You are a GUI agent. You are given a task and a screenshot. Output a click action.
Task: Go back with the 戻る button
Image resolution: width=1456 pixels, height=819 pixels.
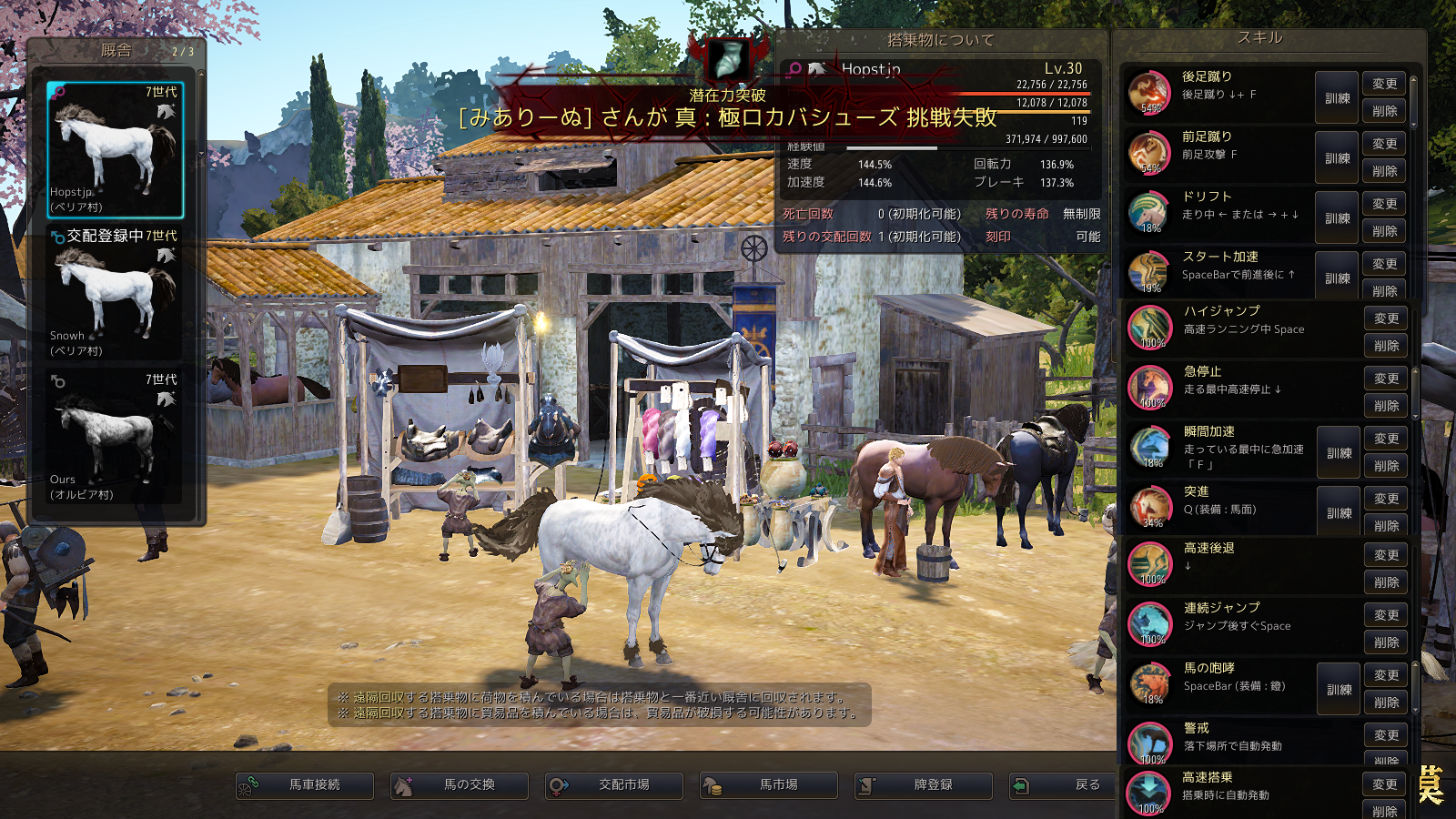click(1063, 784)
